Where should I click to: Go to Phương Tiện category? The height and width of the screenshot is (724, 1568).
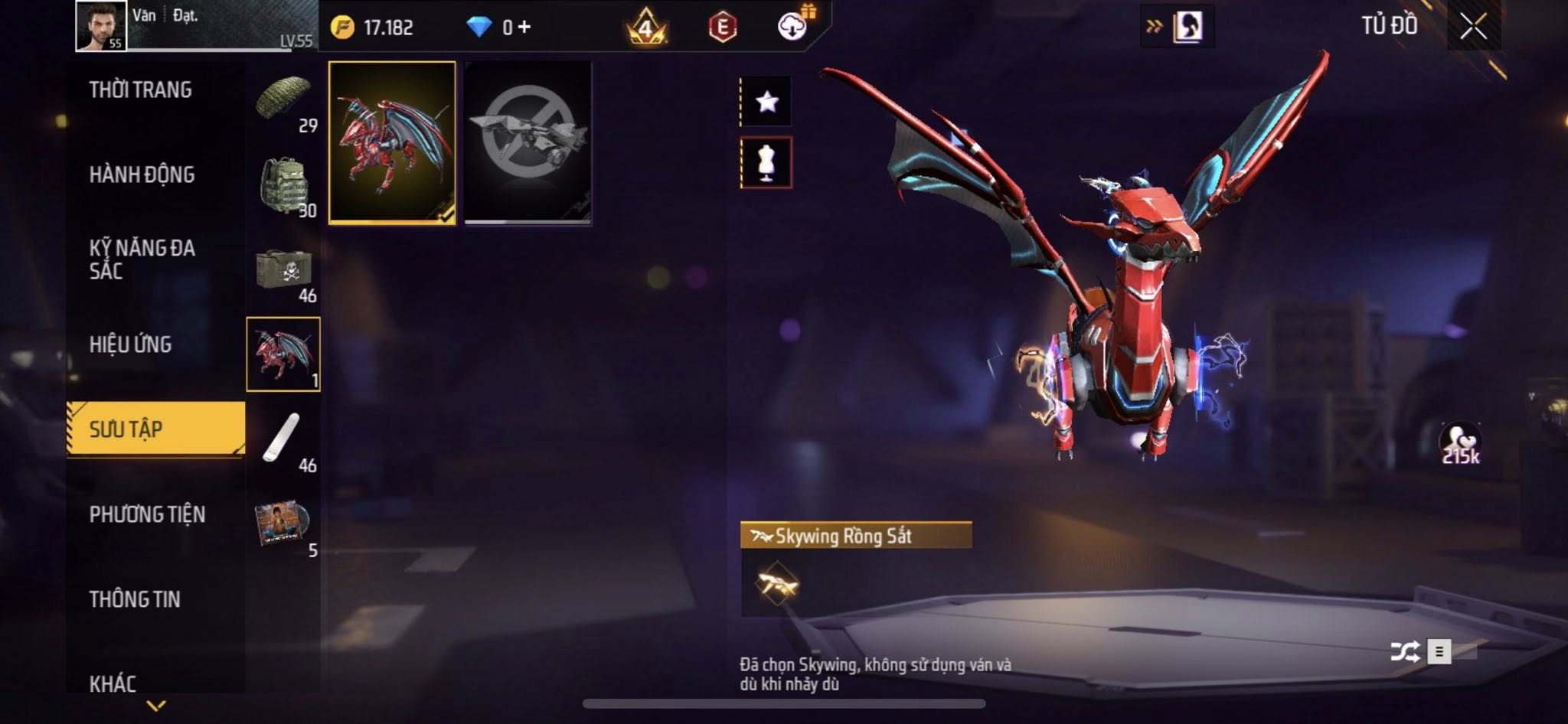pyautogui.click(x=148, y=514)
